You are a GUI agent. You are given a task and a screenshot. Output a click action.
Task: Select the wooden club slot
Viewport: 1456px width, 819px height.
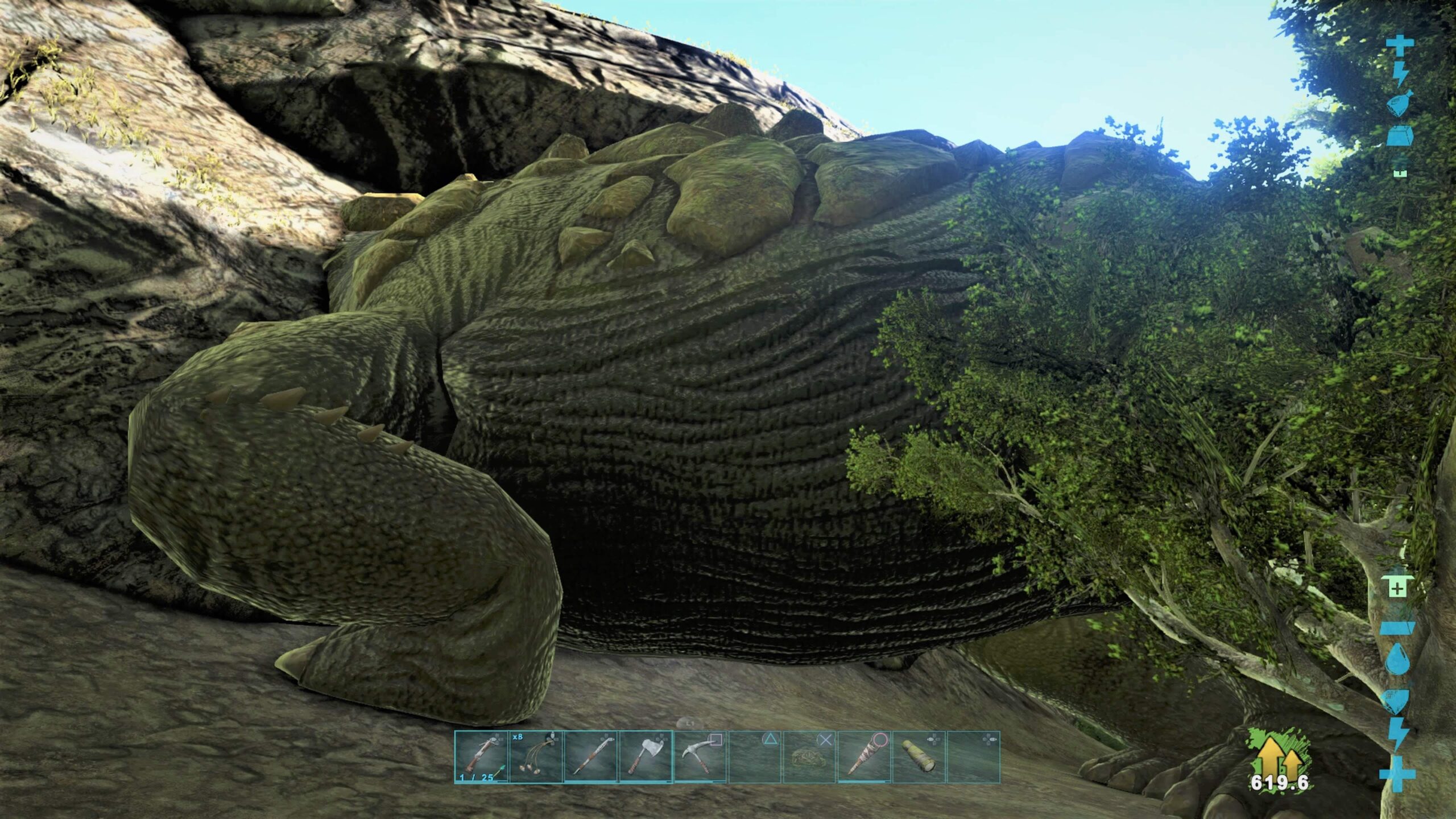tap(863, 756)
